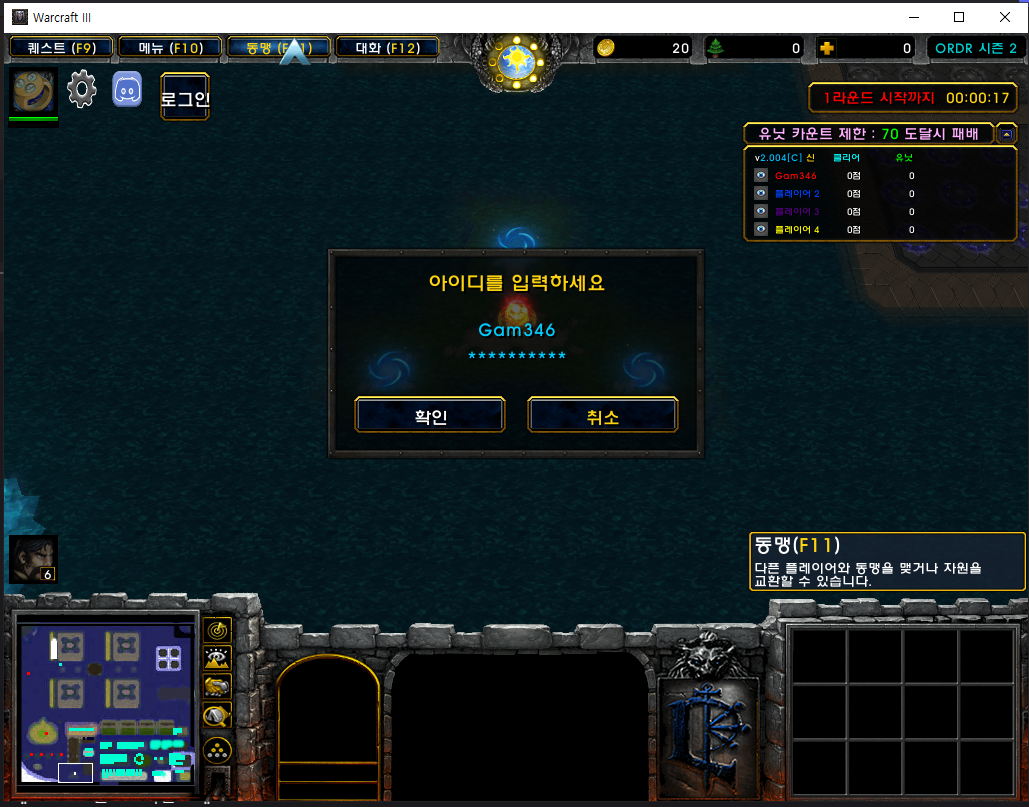
Task: Activate the minimap signal ping button
Action: (x=217, y=629)
